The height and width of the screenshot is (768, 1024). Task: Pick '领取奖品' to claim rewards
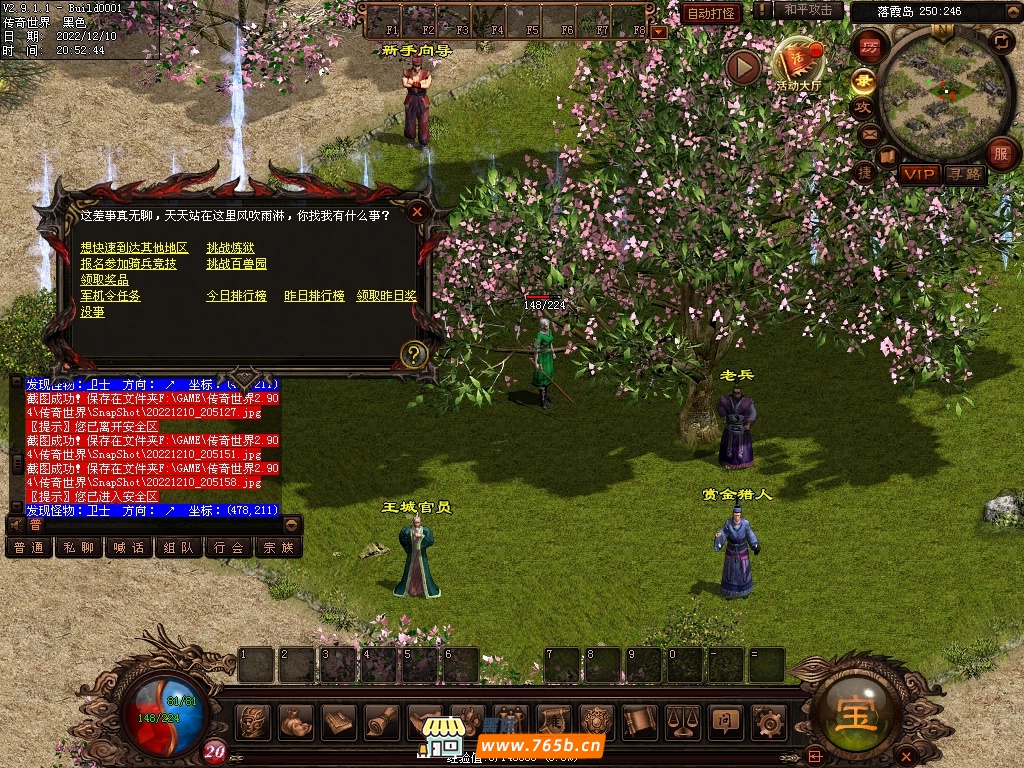[x=104, y=280]
